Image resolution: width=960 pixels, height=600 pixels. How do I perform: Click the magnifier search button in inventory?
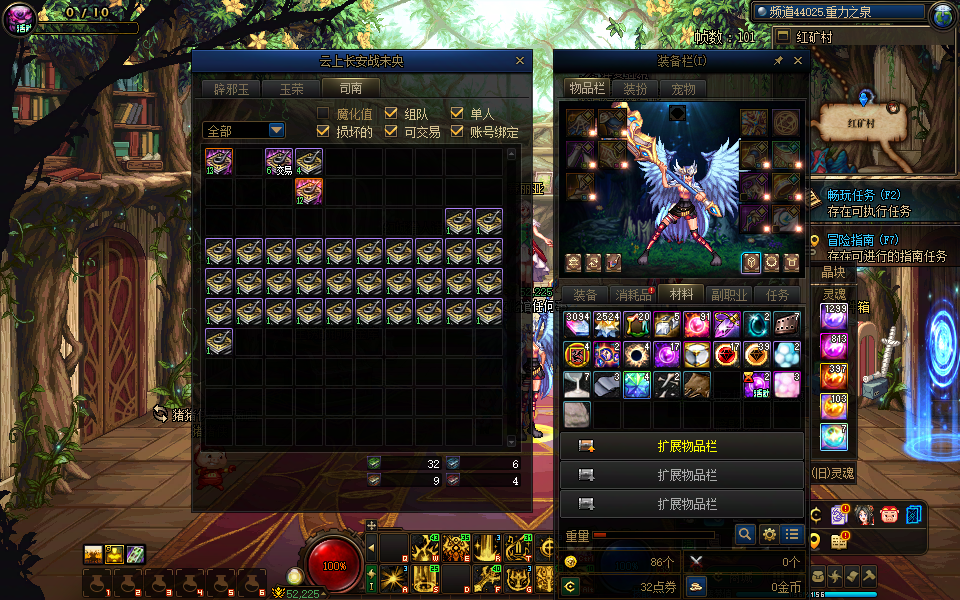(745, 535)
